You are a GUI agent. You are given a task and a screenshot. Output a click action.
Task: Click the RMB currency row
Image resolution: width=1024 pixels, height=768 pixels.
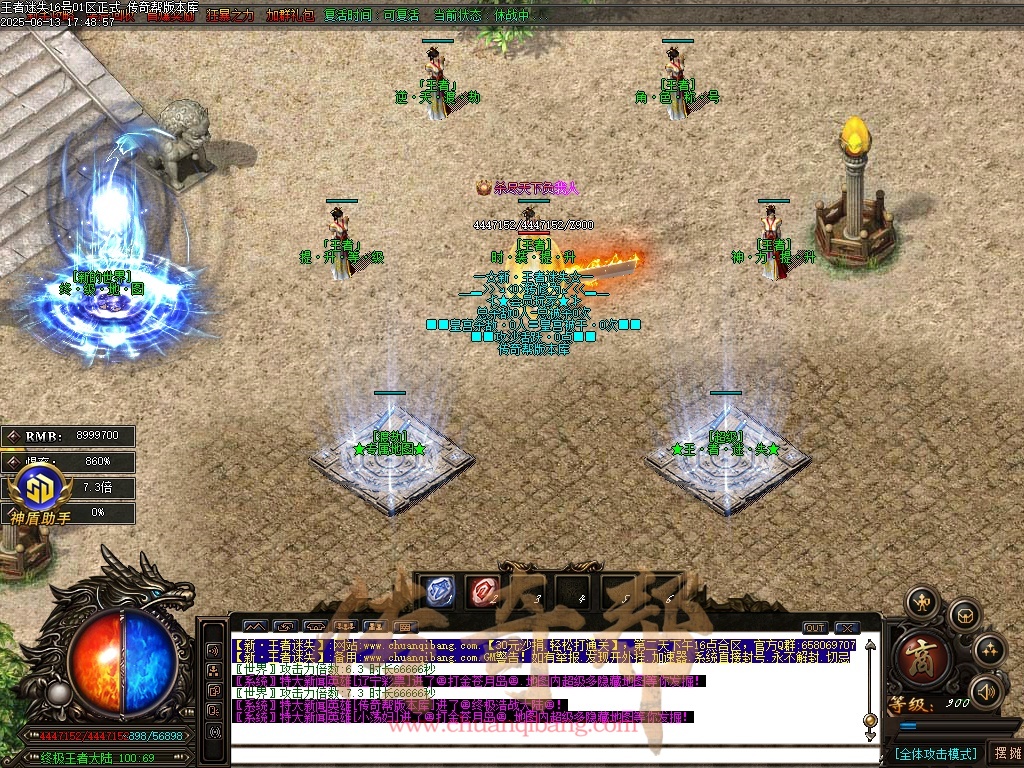click(x=68, y=436)
